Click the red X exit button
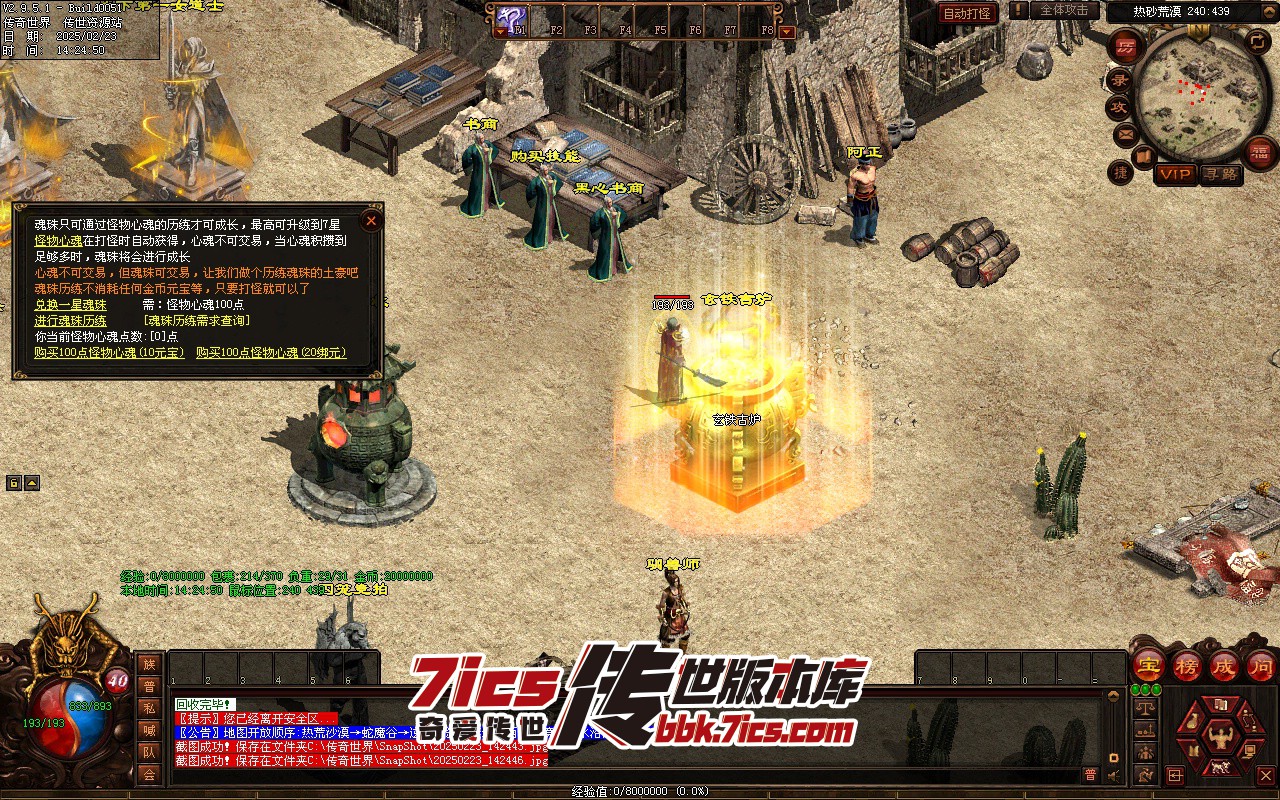1280x800 pixels. coord(1265,775)
